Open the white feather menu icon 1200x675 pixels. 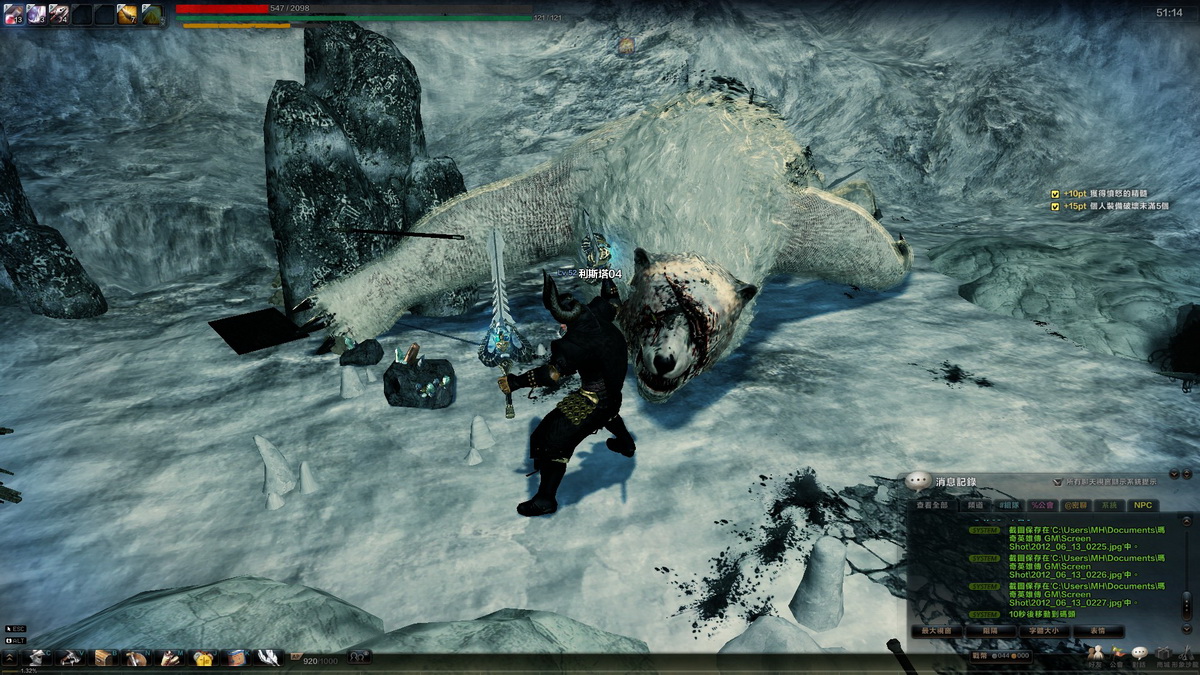(x=268, y=657)
